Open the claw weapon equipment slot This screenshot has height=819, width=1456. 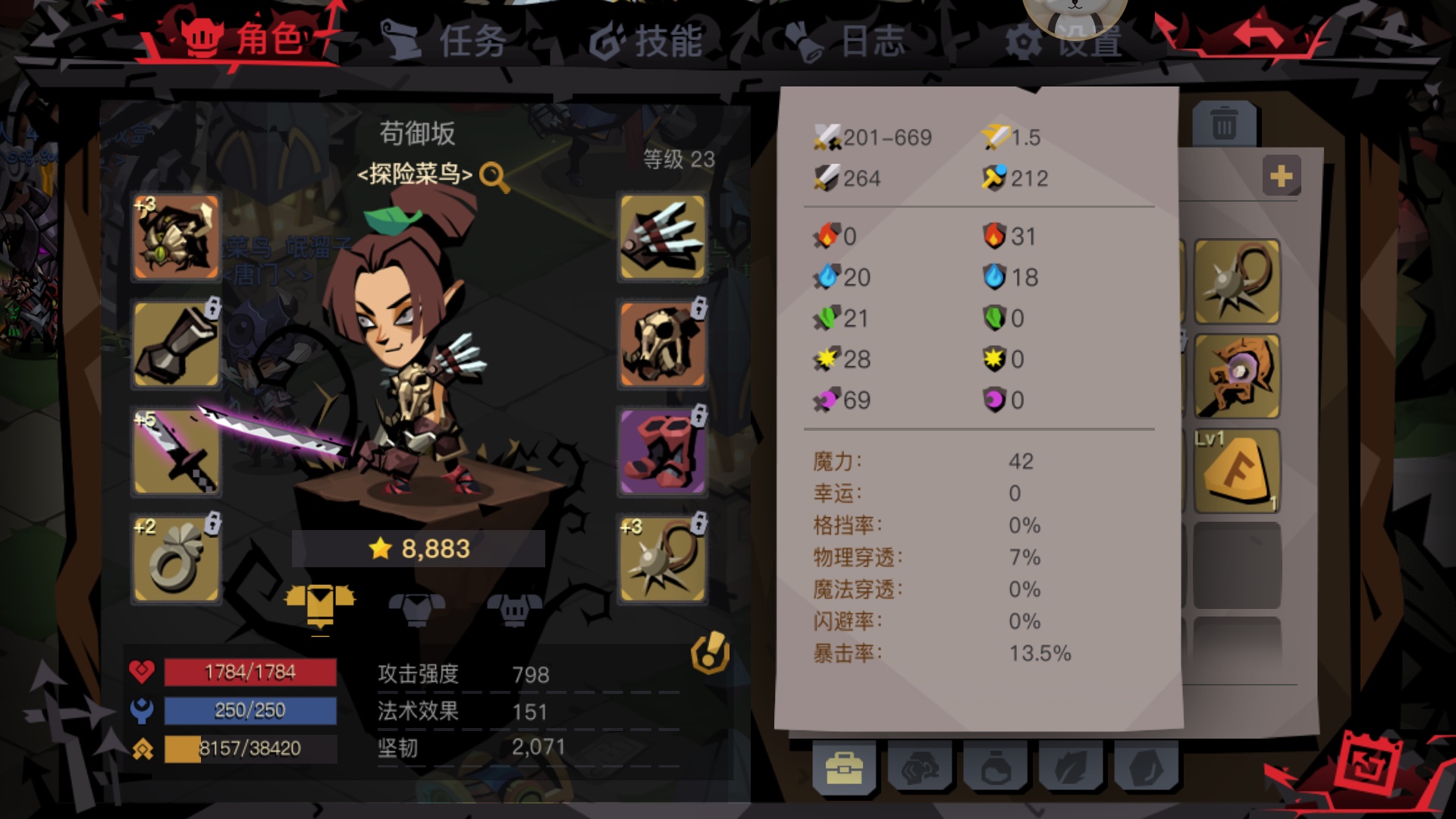coord(660,237)
